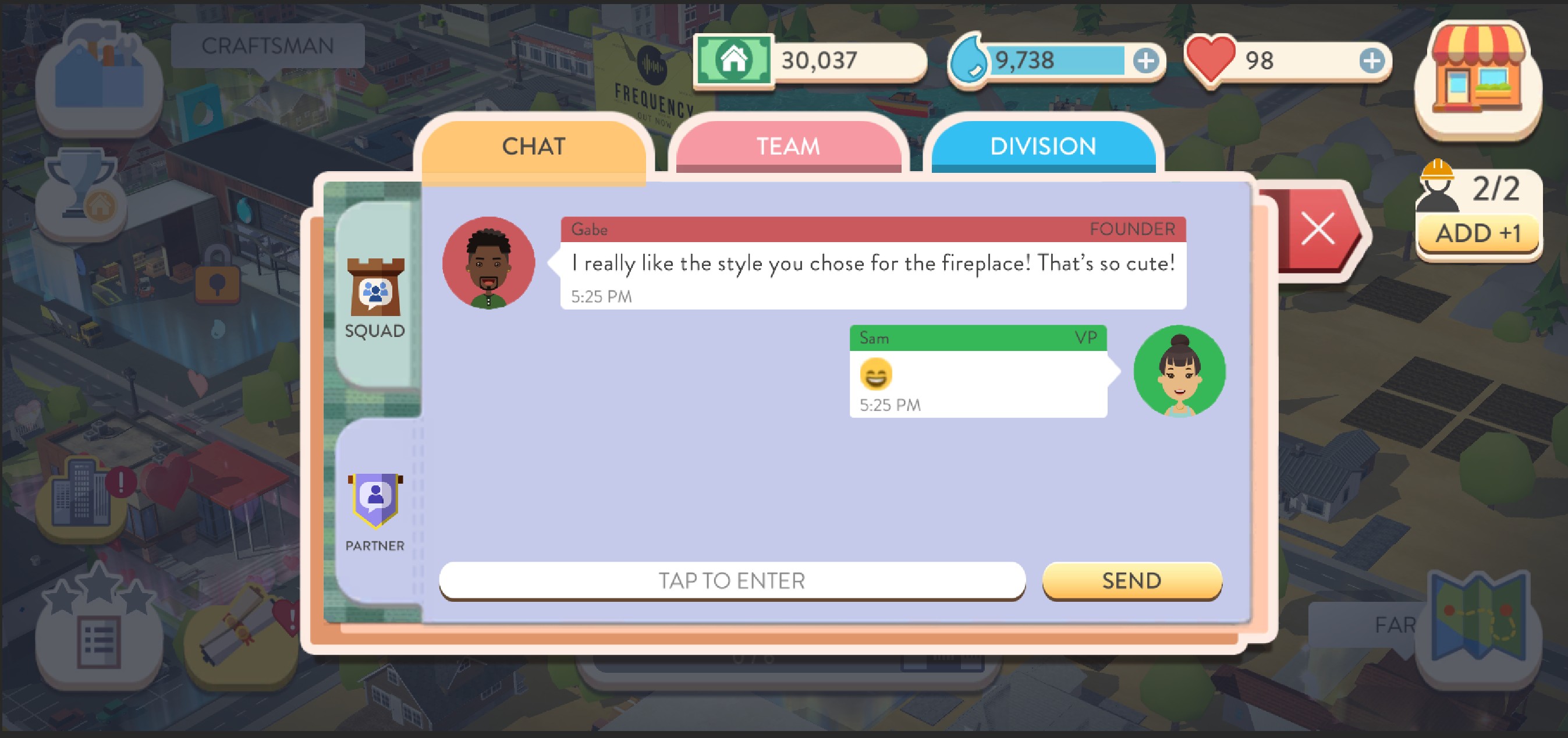This screenshot has width=1568, height=738.
Task: Open the task list icon
Action: [98, 640]
